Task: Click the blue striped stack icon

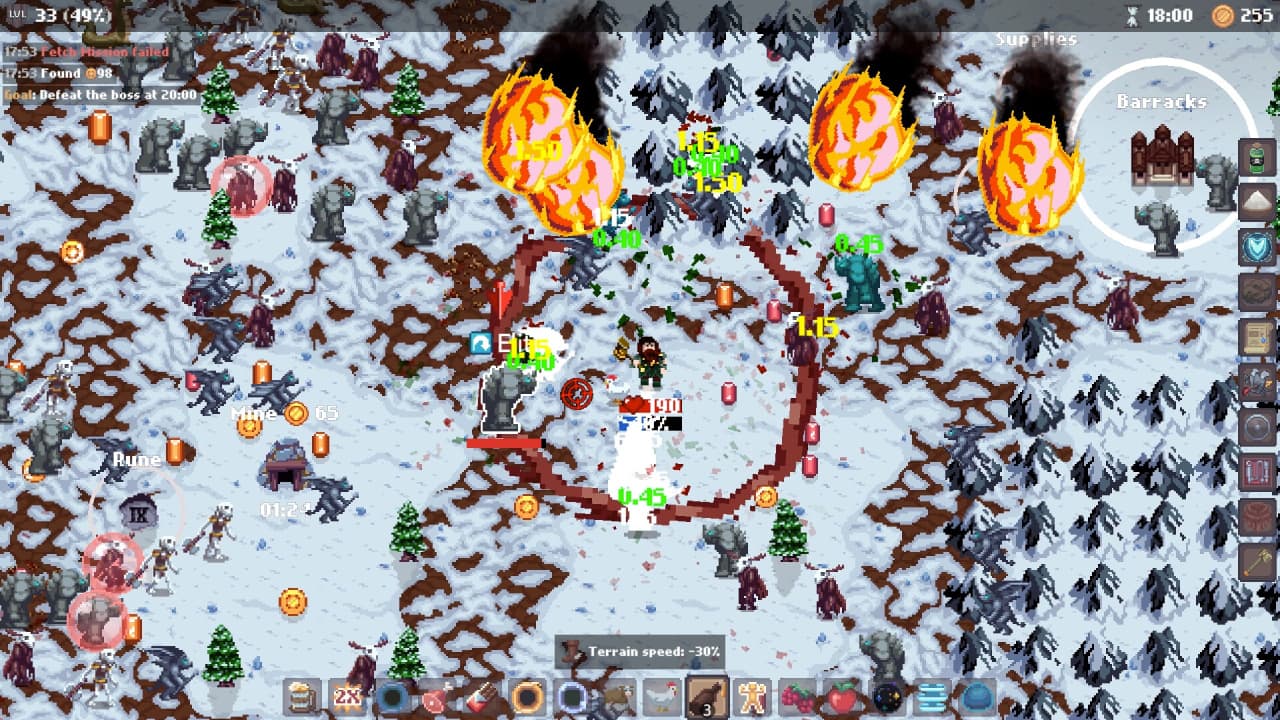Action: click(x=932, y=697)
